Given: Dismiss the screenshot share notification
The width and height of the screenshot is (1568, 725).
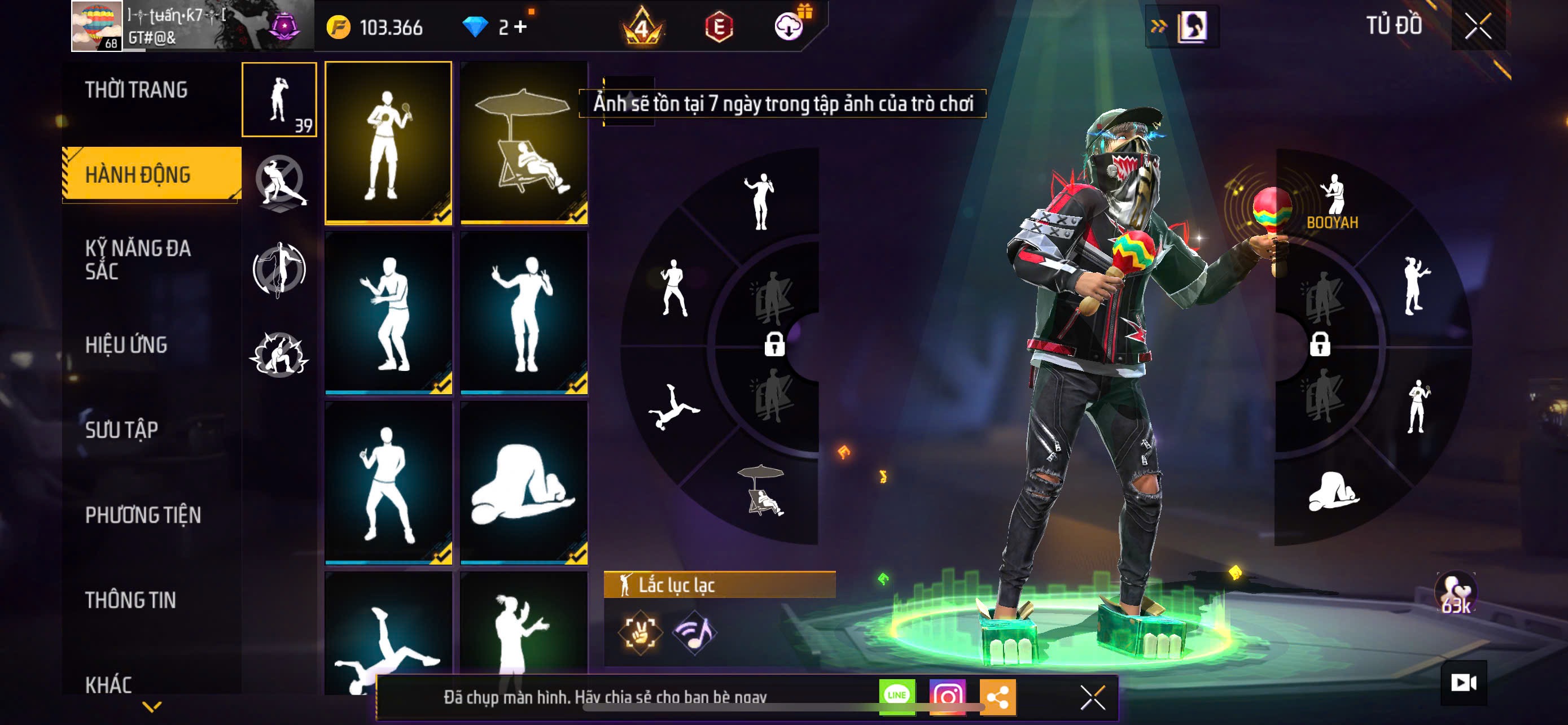Looking at the screenshot, I should click(x=1093, y=697).
